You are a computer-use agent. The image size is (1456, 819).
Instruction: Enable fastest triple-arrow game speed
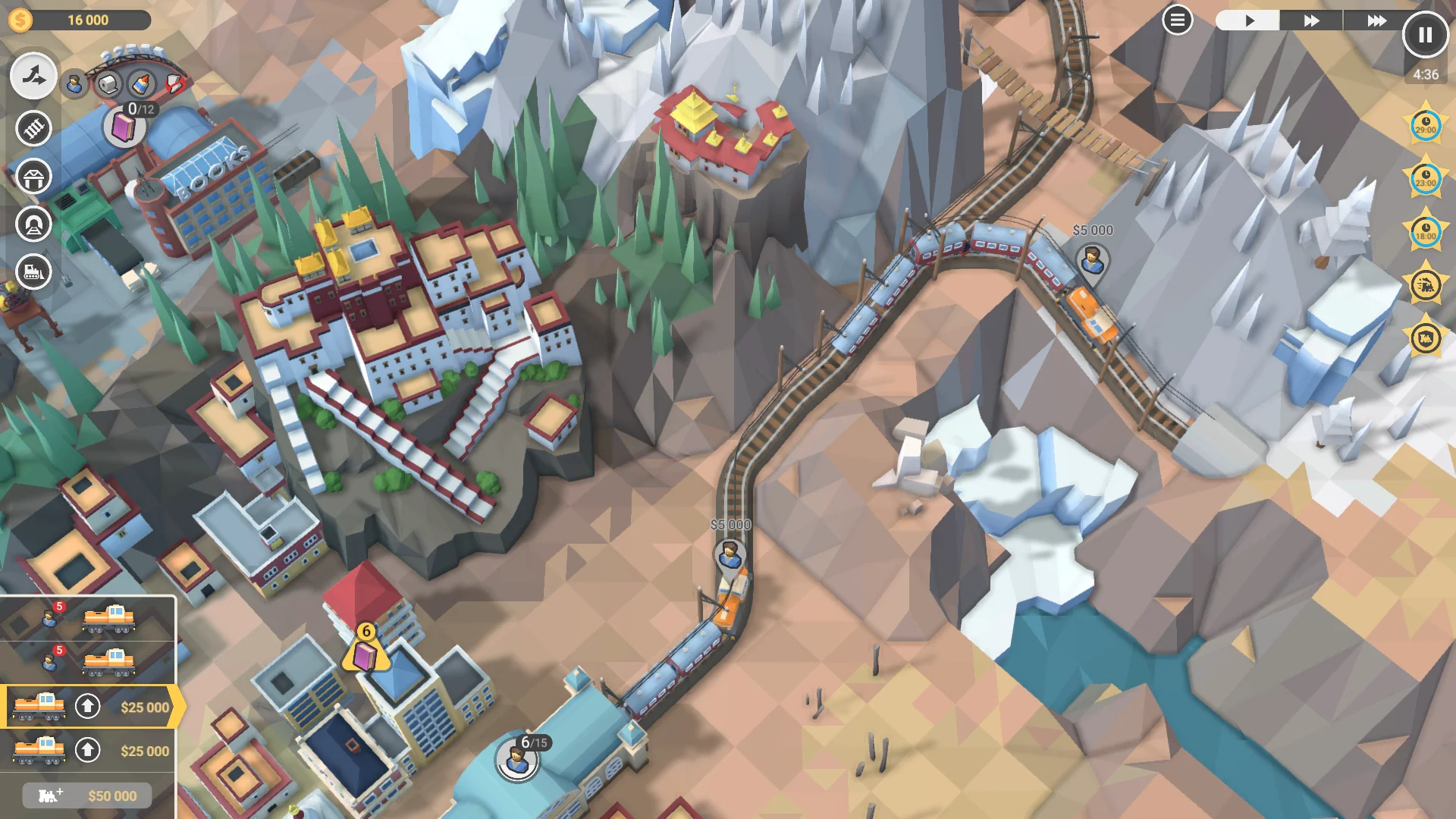(x=1376, y=20)
